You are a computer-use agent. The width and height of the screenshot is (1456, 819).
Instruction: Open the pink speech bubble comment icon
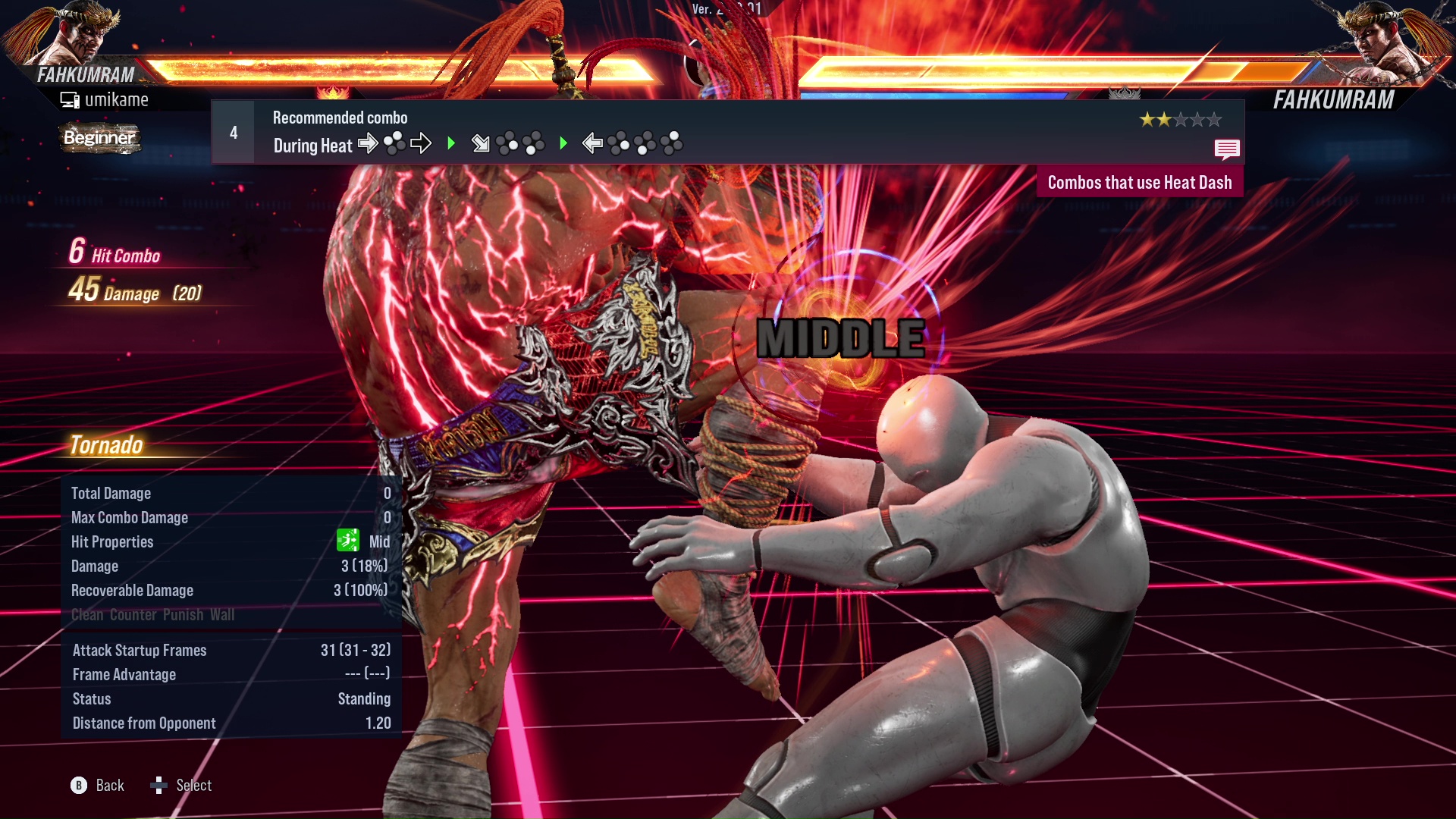1226,149
